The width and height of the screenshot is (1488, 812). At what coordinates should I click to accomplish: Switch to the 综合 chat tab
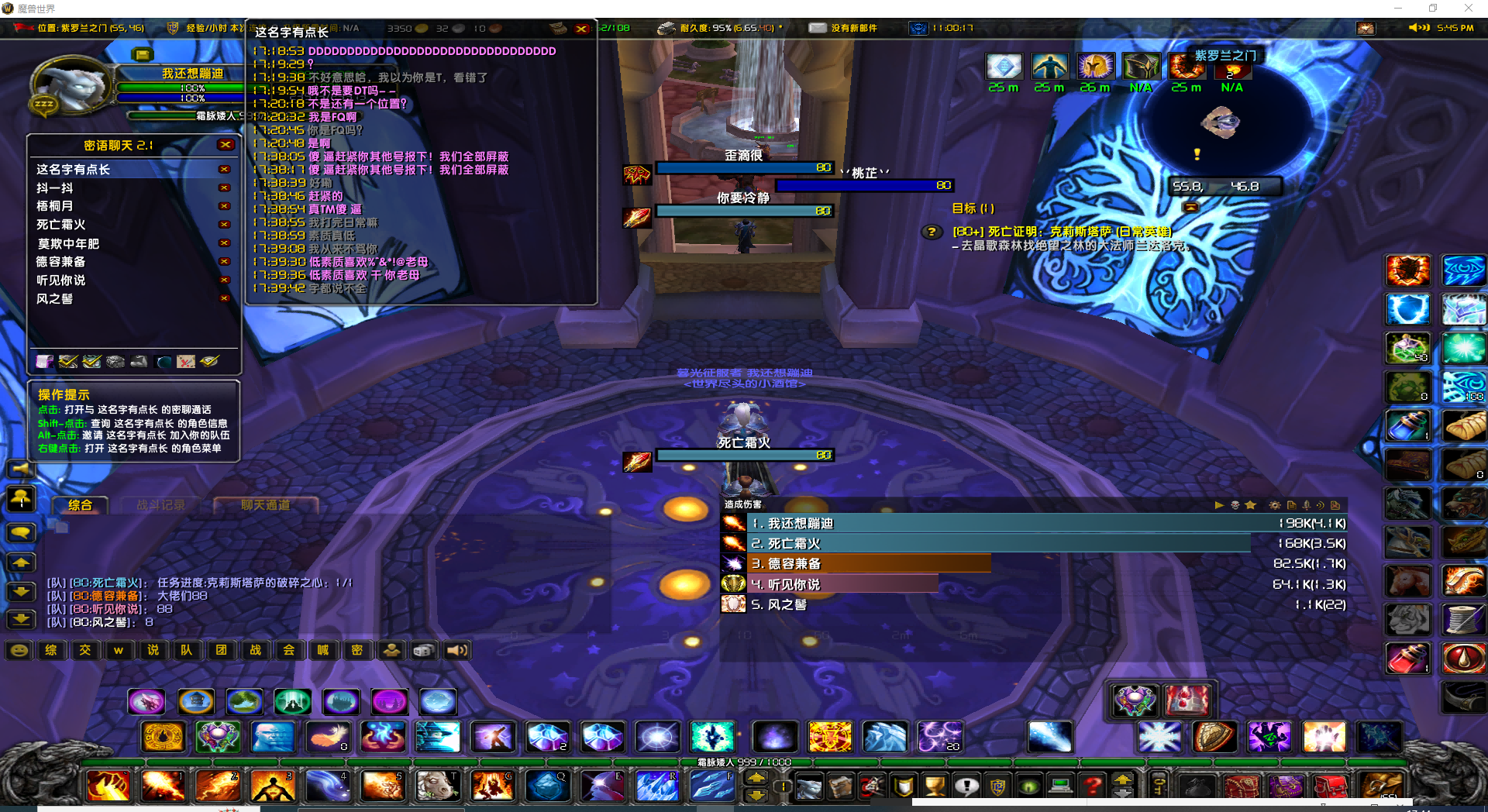(80, 505)
